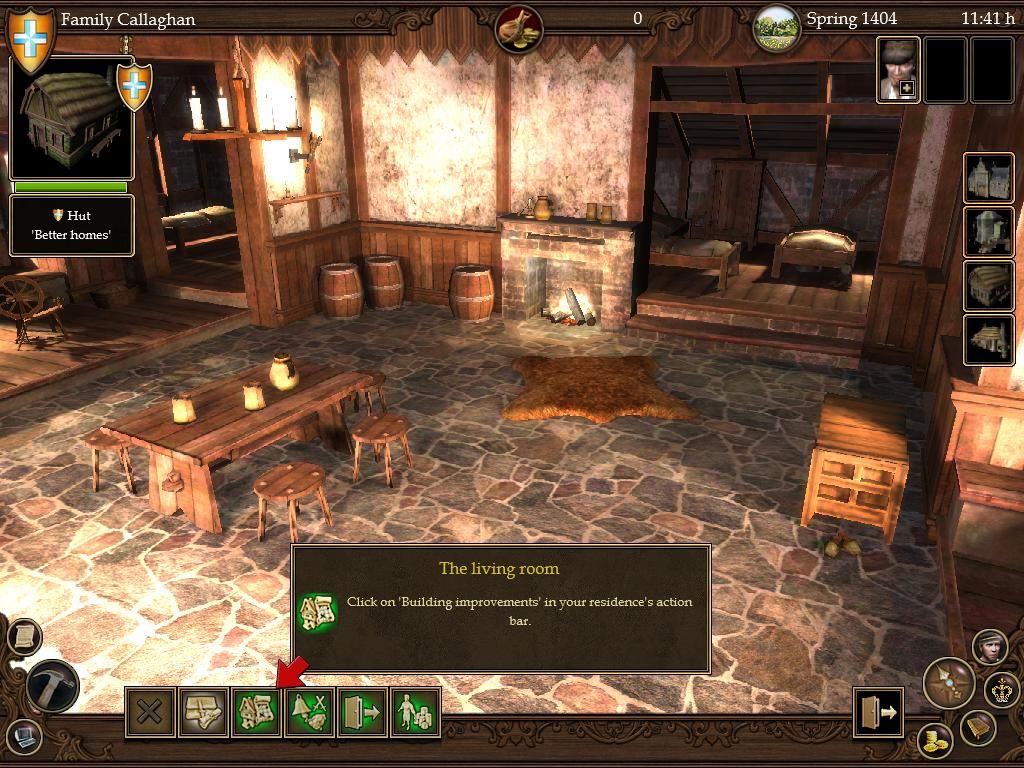Open the book icon
Screen dimensions: 1024x768
point(977,729)
